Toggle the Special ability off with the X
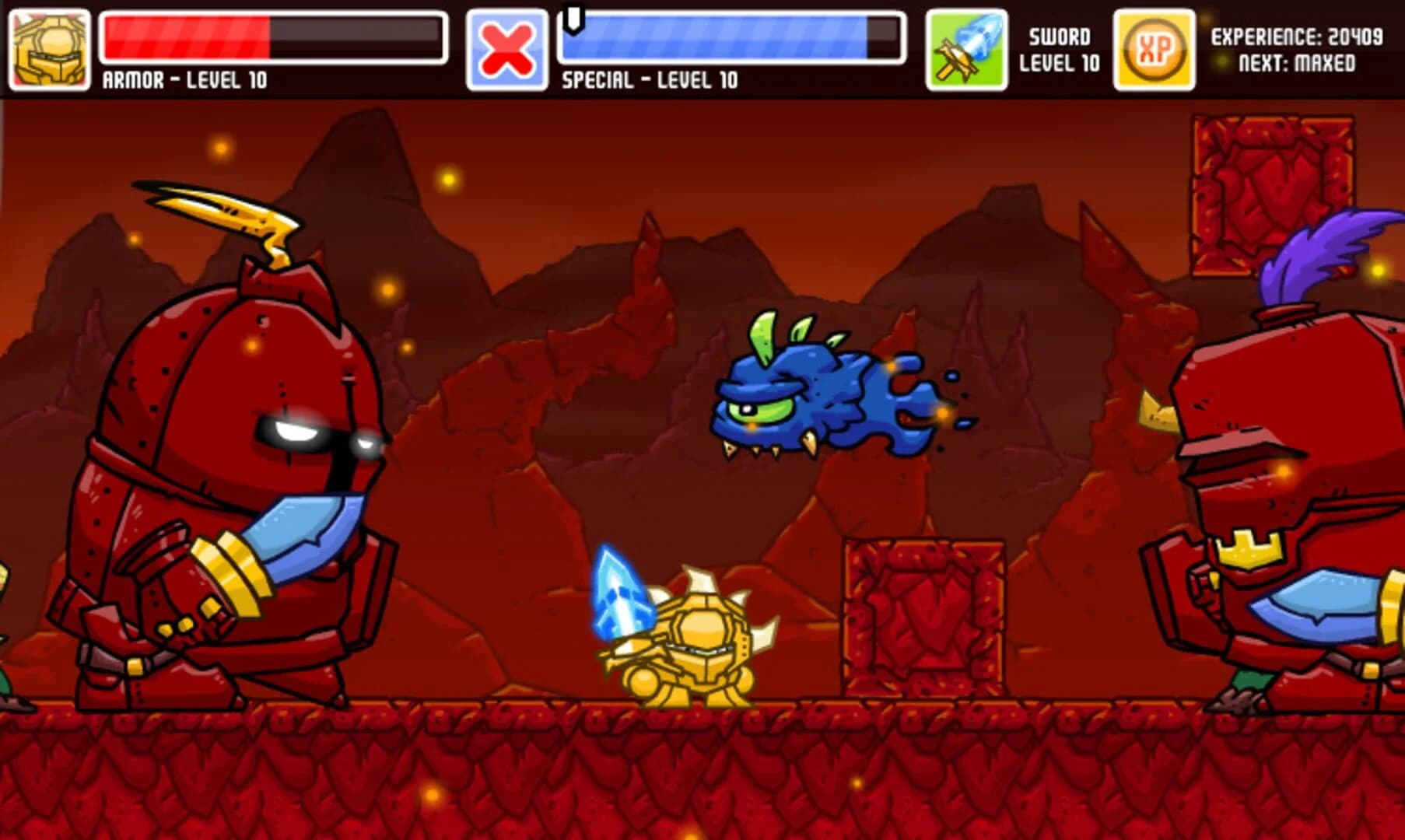The image size is (1405, 840). (508, 48)
